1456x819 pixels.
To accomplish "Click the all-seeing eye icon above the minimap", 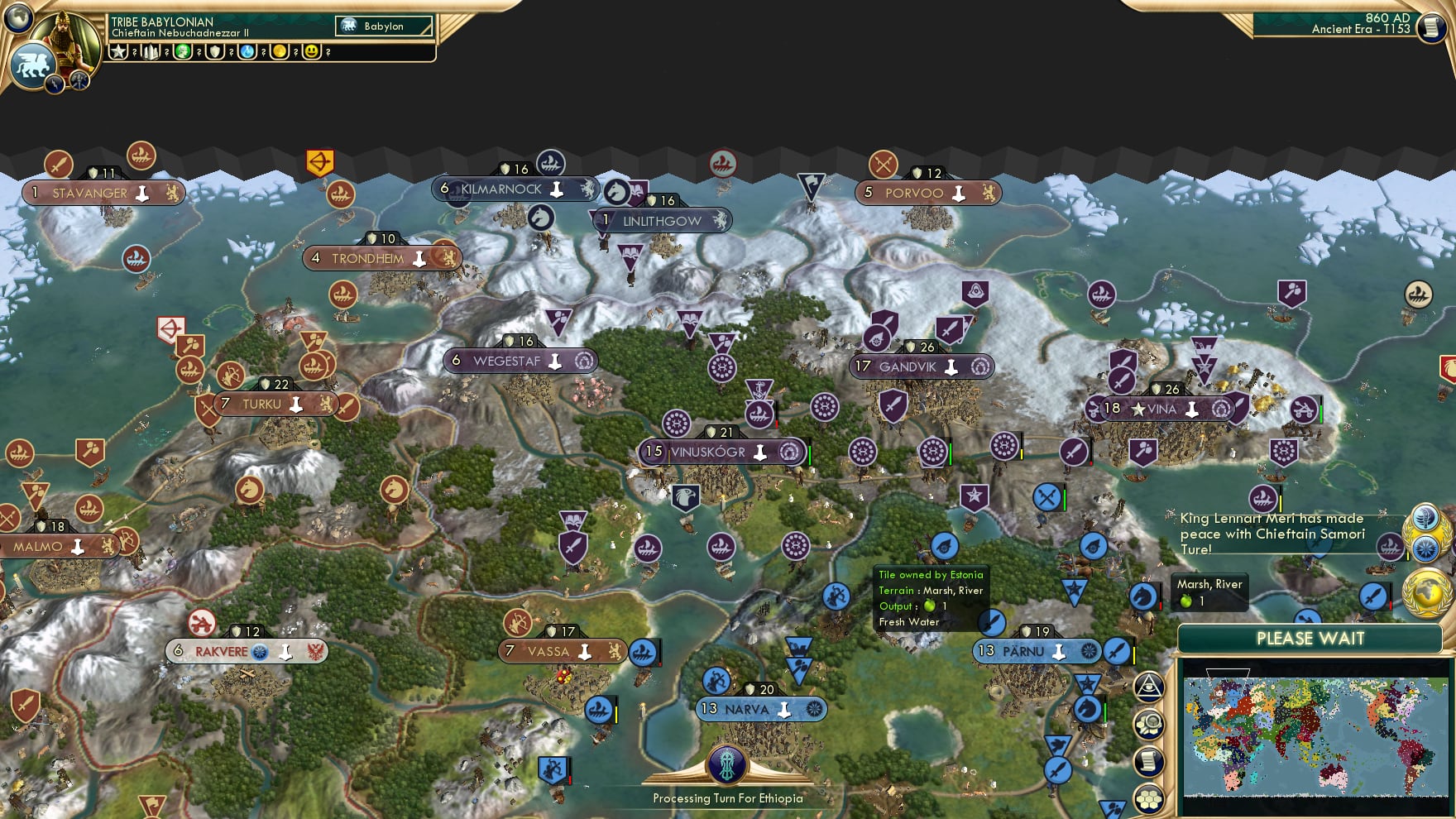I will point(1150,687).
